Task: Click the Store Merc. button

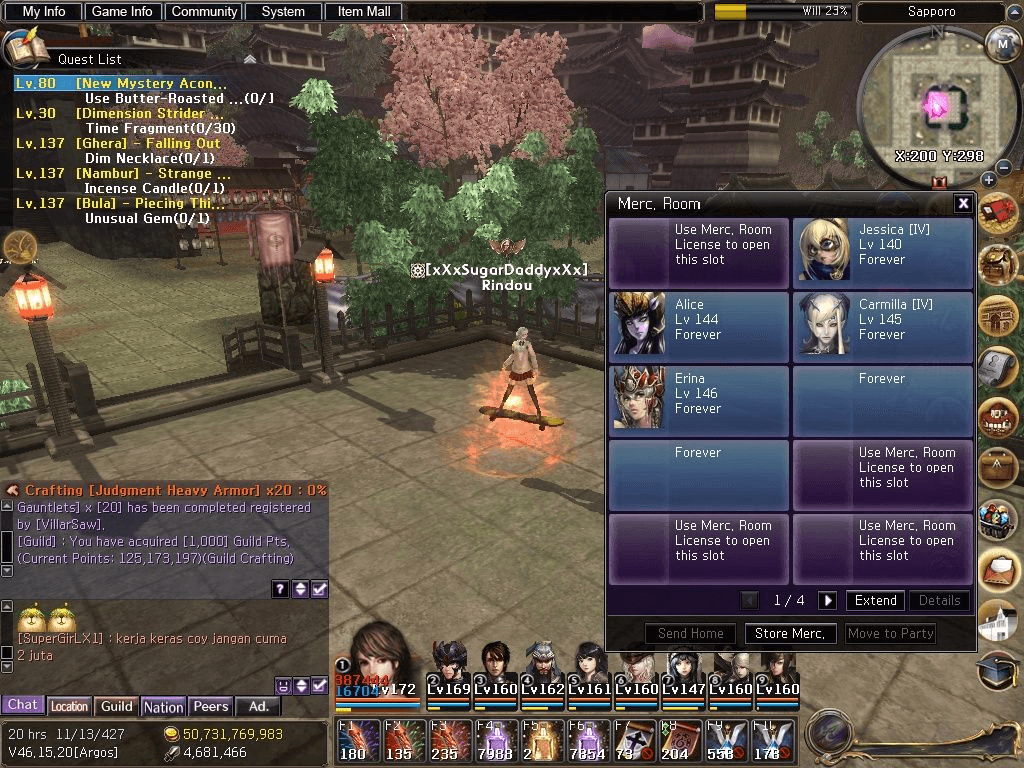Action: click(x=790, y=633)
